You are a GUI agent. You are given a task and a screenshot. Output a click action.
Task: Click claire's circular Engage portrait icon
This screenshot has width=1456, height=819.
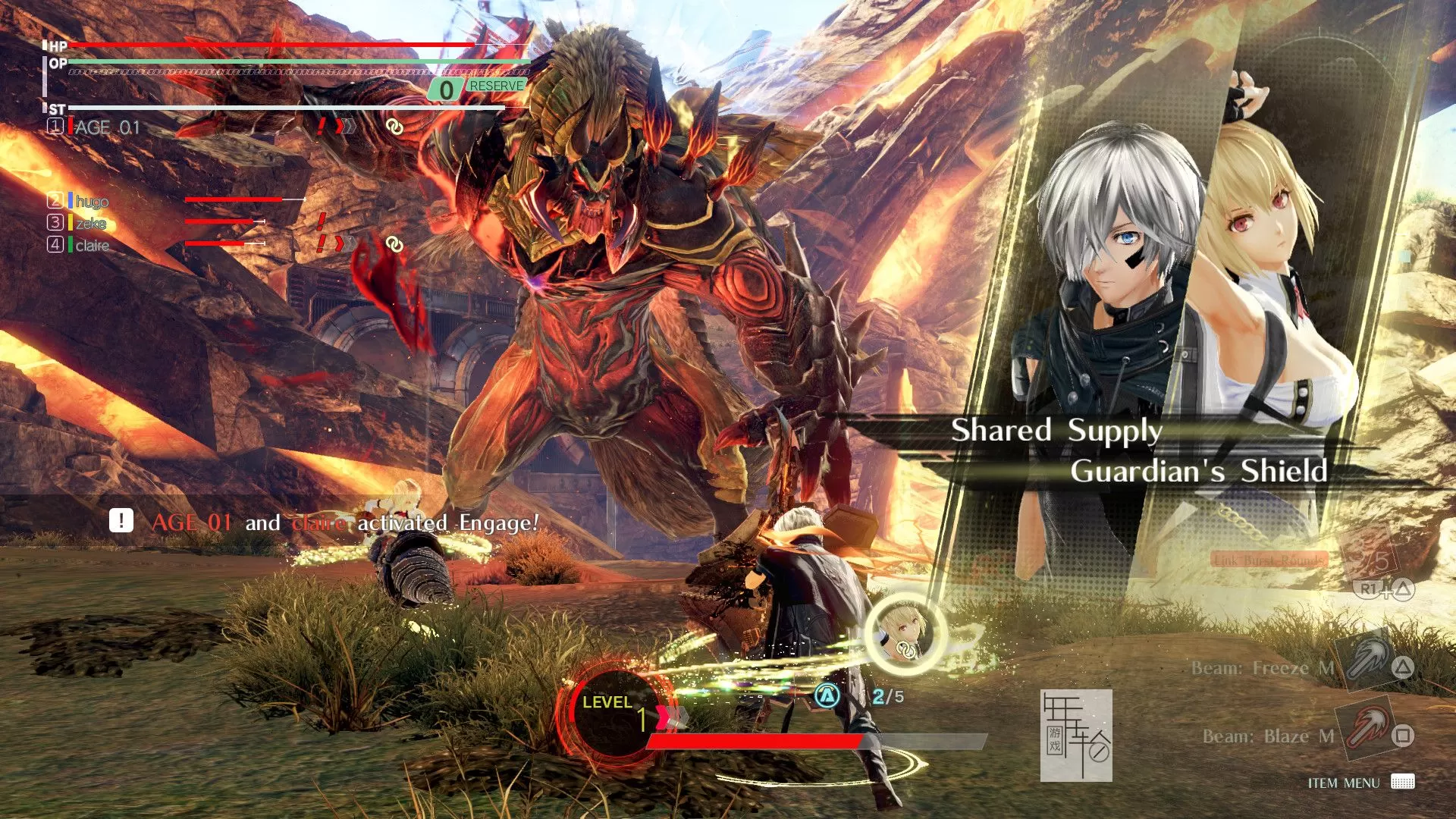(905, 634)
